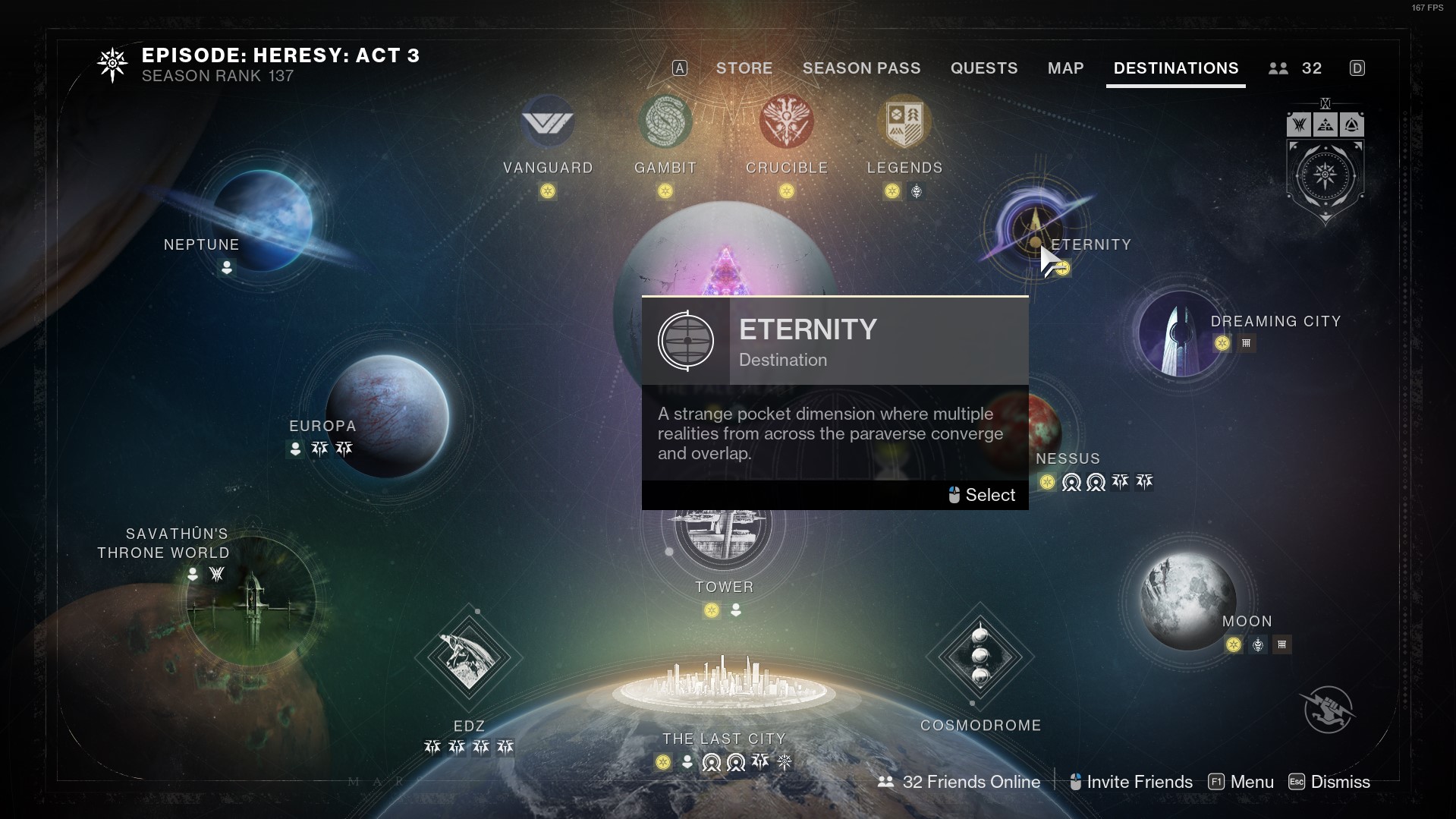Select the Dreaming City destination
Screen dimensions: 1456x819
1178,334
